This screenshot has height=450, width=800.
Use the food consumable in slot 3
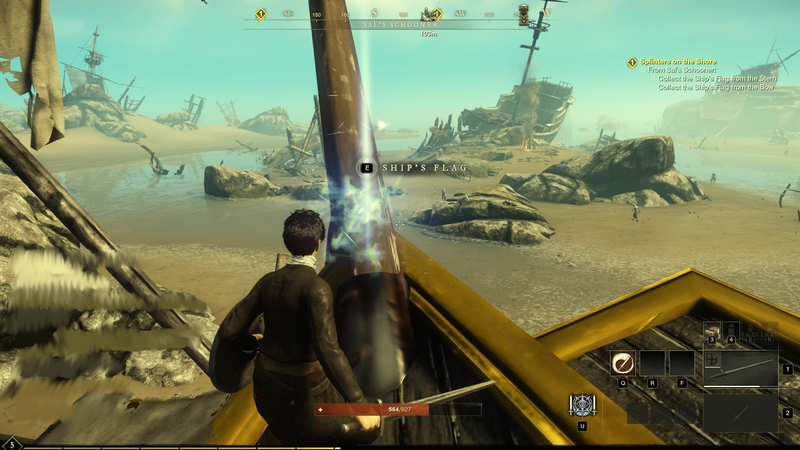coord(712,329)
